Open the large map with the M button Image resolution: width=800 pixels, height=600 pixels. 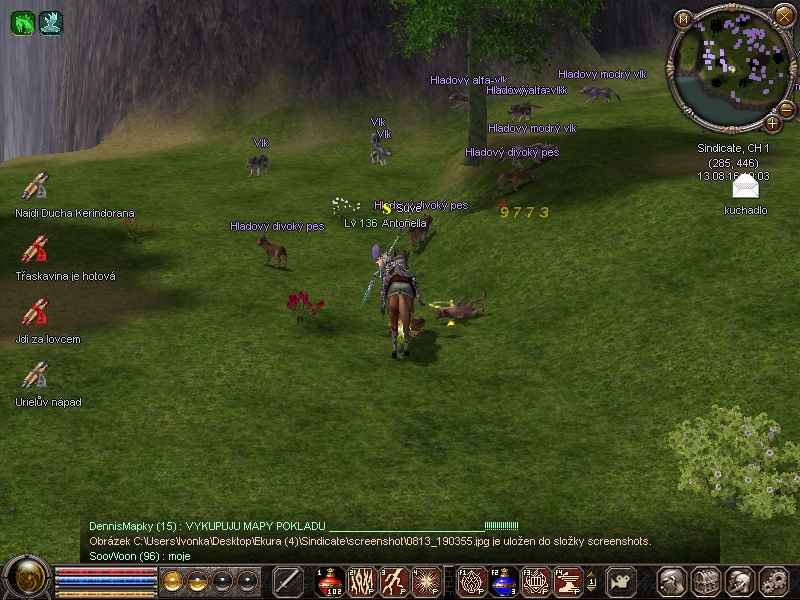pos(684,19)
